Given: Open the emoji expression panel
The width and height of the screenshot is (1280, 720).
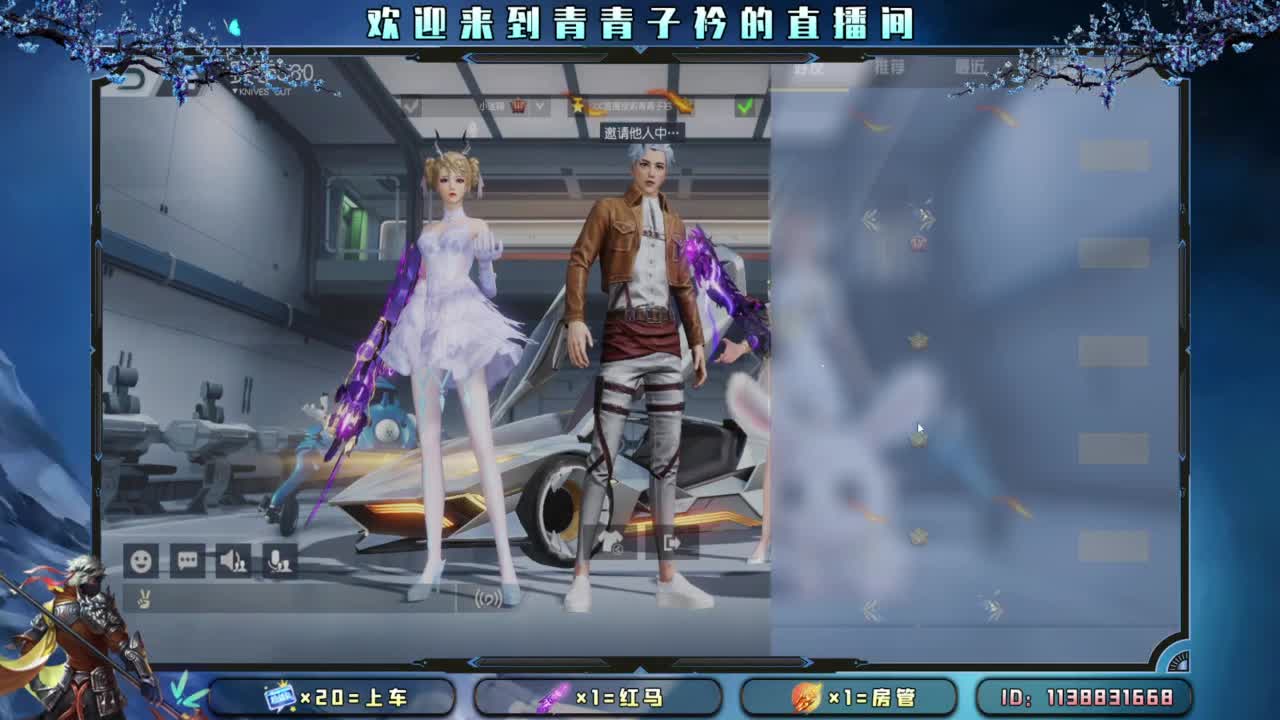Looking at the screenshot, I should [x=140, y=562].
